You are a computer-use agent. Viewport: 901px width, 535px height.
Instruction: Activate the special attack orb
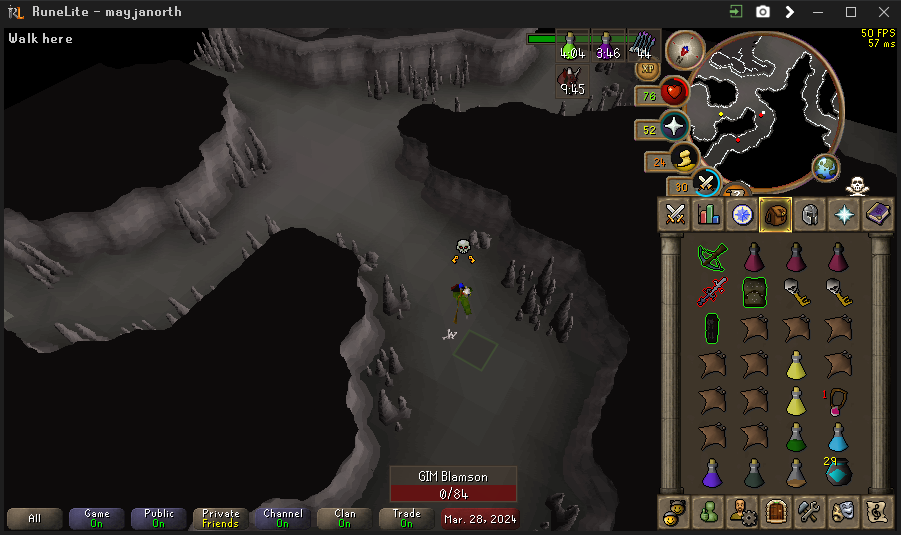click(707, 182)
